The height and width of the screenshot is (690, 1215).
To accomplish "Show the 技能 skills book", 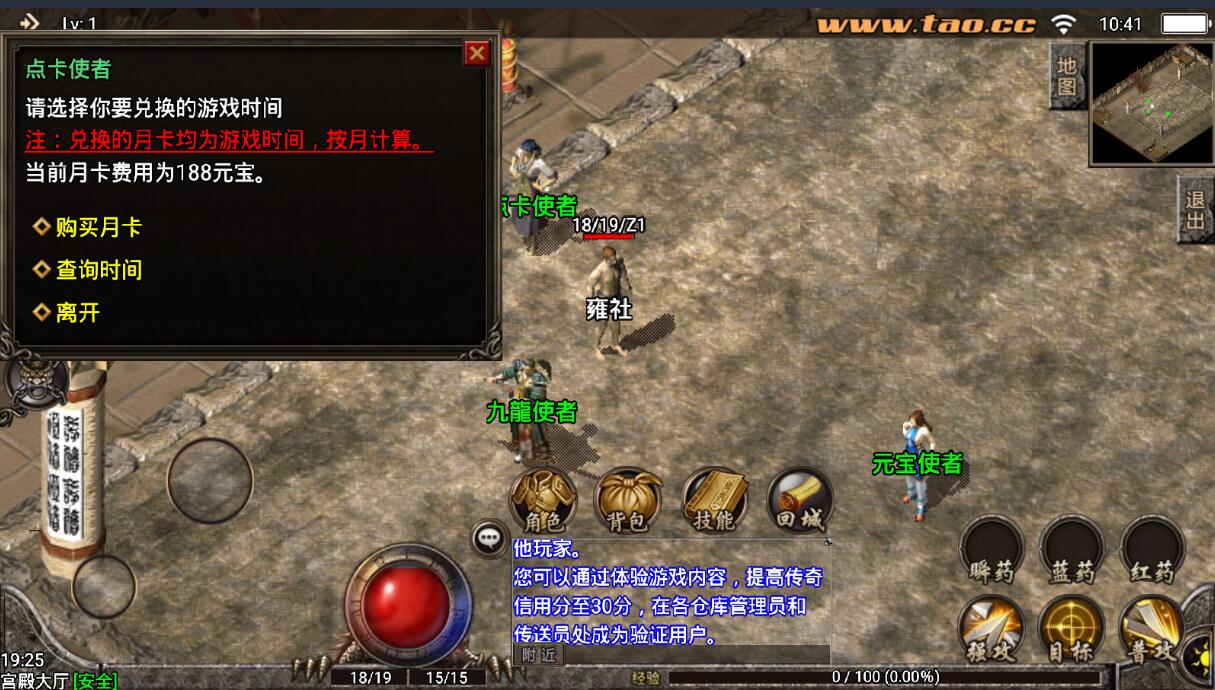I will click(715, 500).
